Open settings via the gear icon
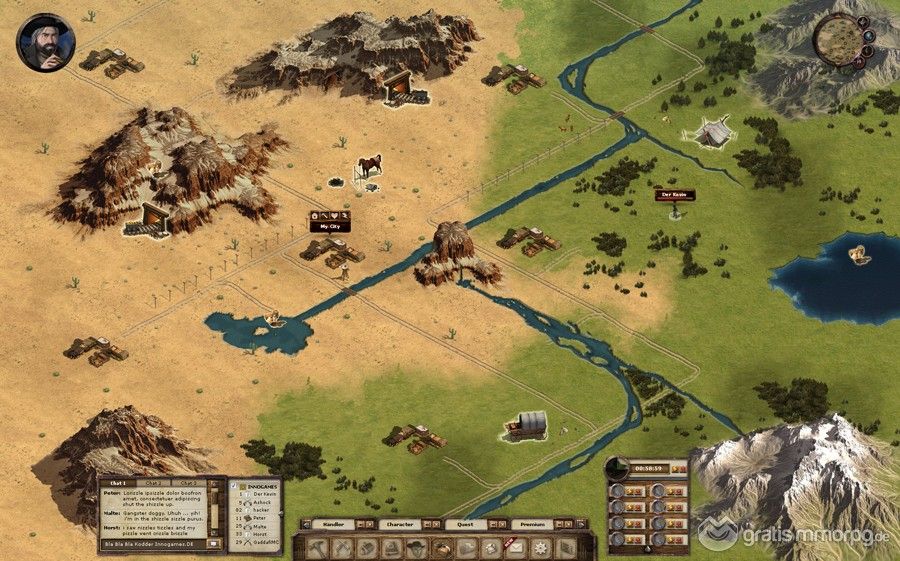Screen dimensions: 900x561 pos(541,547)
